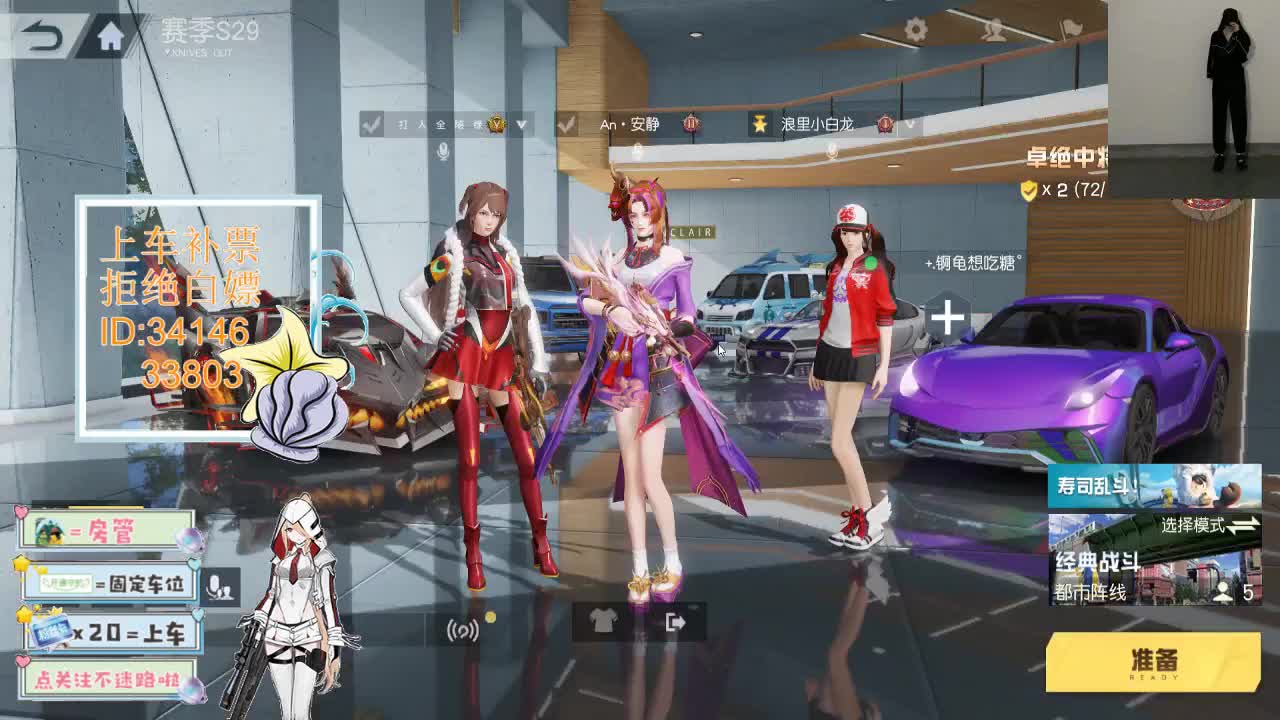Open the friends list icon at top right

(995, 29)
